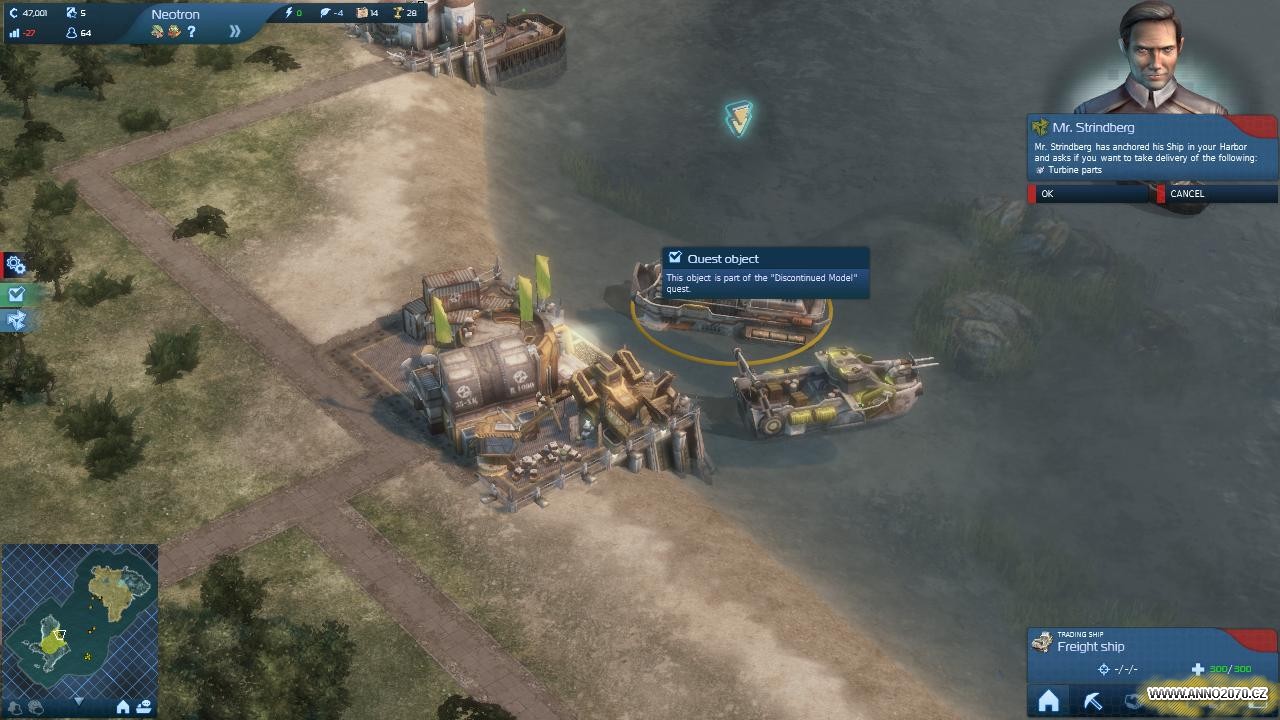Open the gear settings side button
Screen dimensions: 1280x720
coord(15,265)
